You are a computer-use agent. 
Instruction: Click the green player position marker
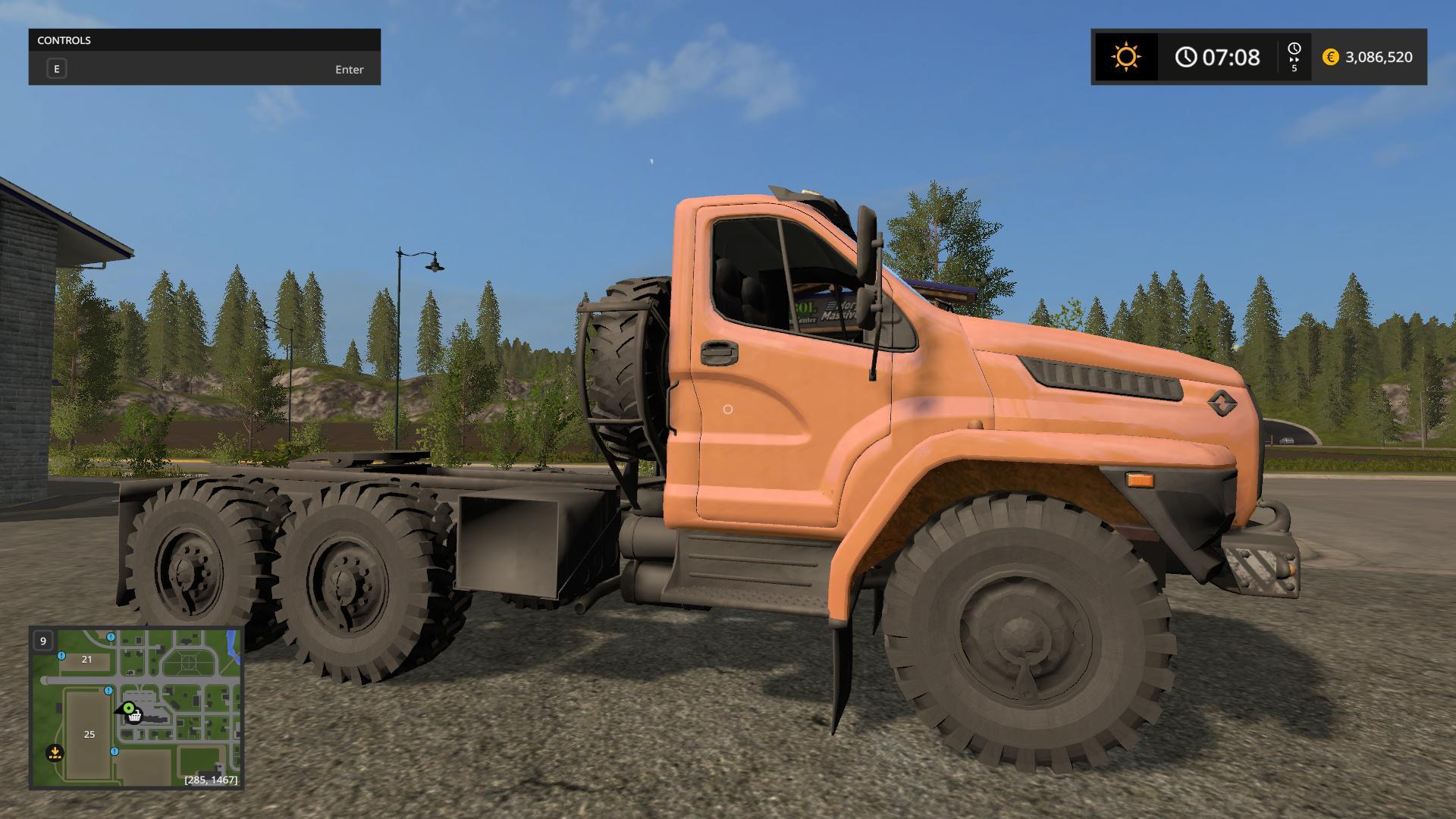click(x=128, y=708)
